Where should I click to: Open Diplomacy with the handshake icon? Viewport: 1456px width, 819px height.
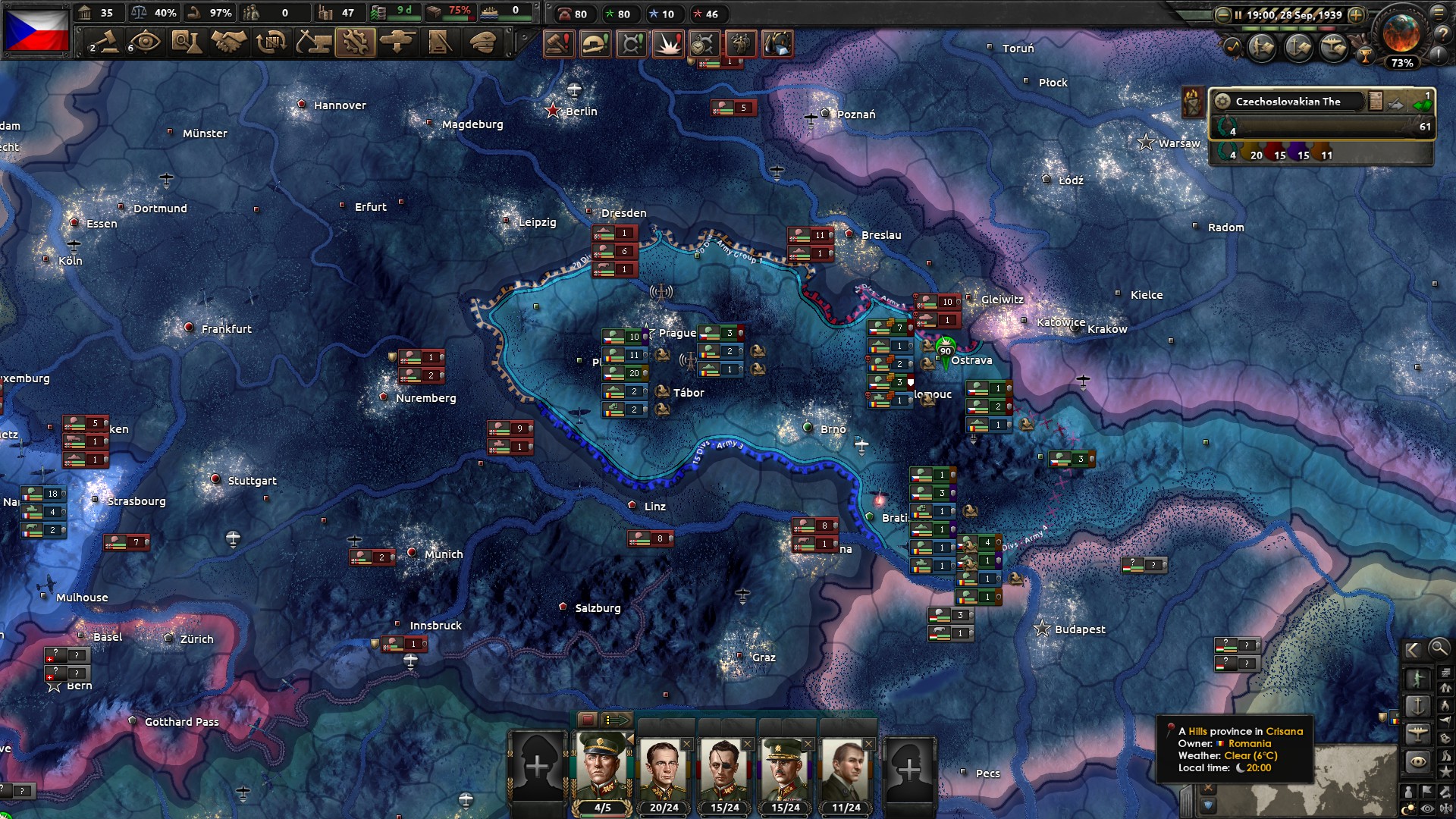[x=228, y=42]
